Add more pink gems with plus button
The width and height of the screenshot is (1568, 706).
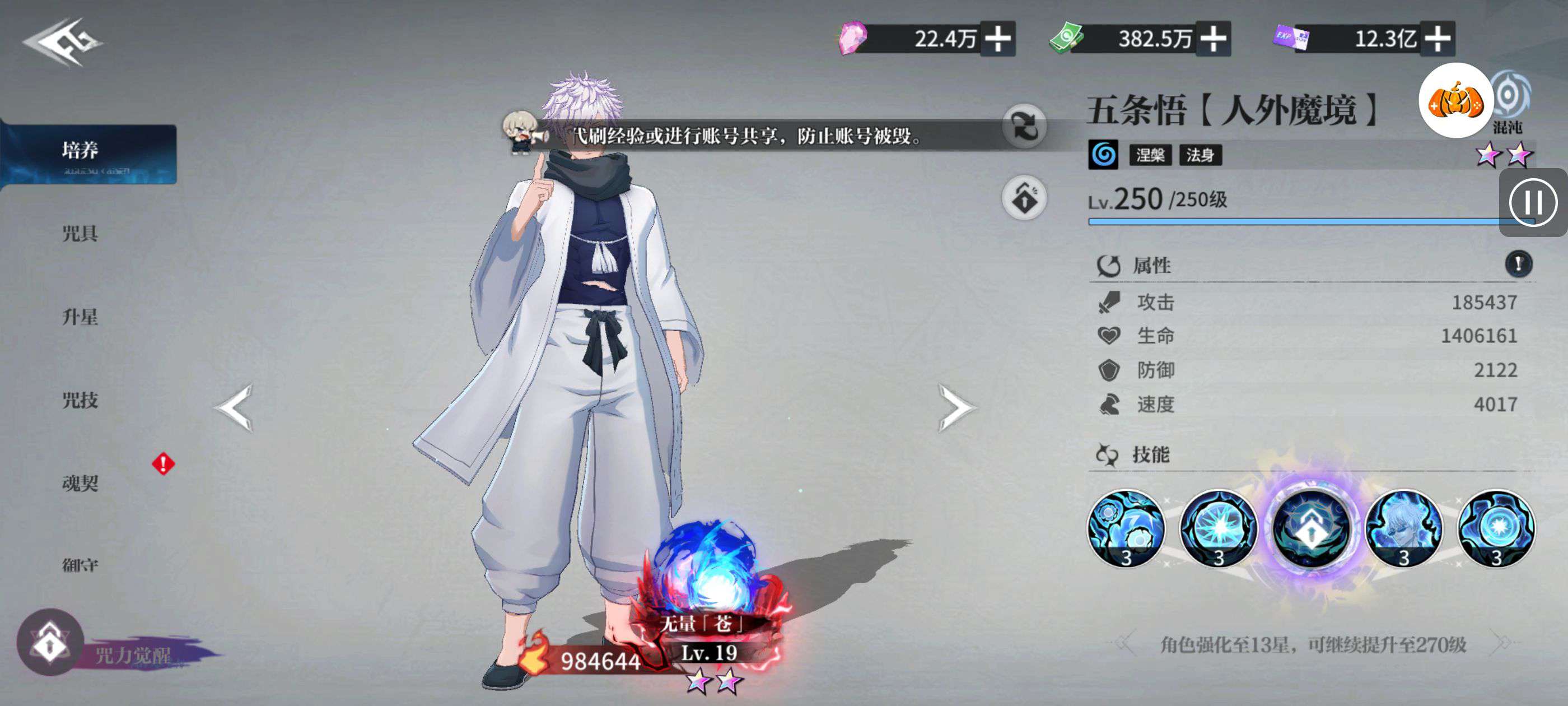tap(998, 39)
